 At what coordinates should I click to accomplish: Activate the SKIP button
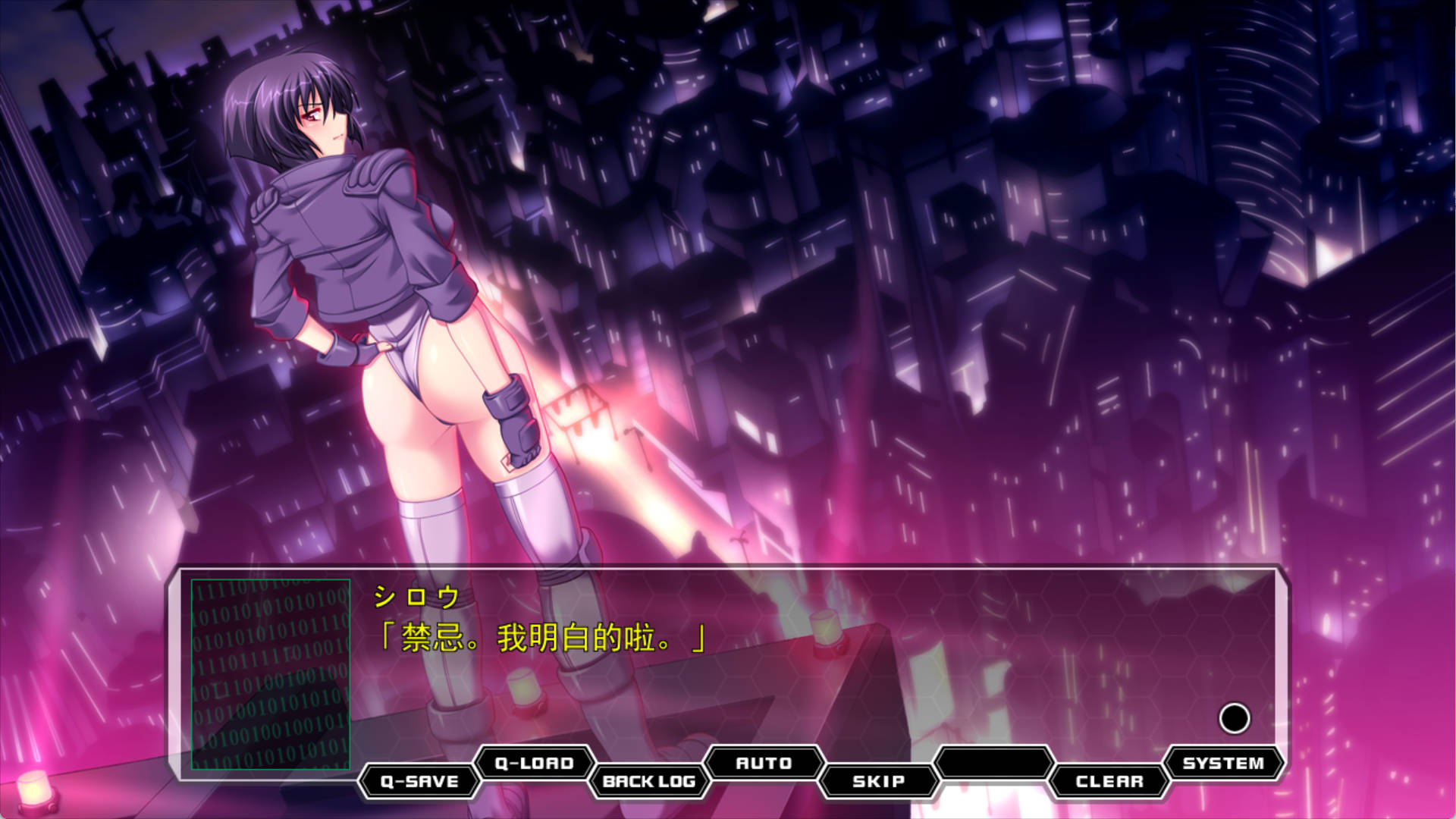pyautogui.click(x=879, y=782)
